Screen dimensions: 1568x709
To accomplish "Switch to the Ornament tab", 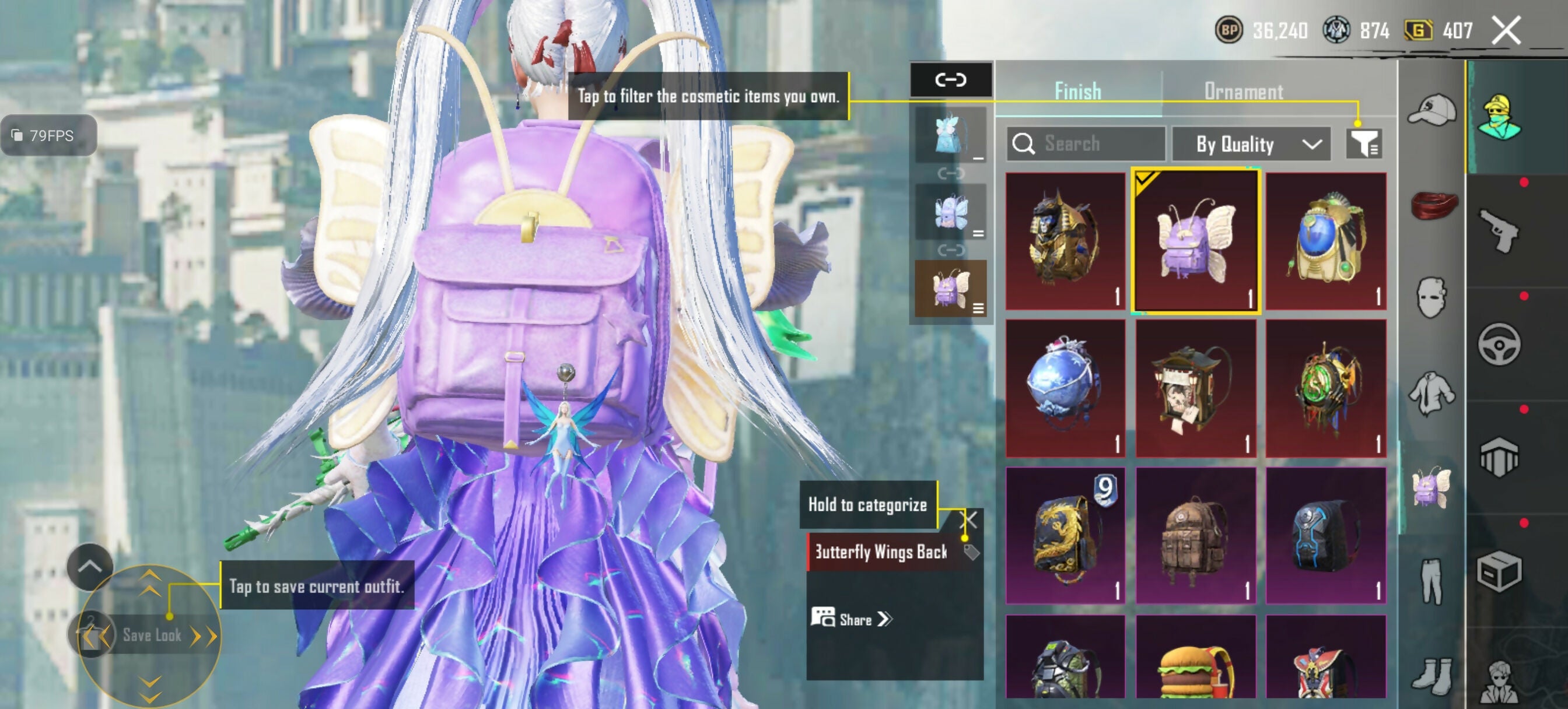I will point(1243,92).
